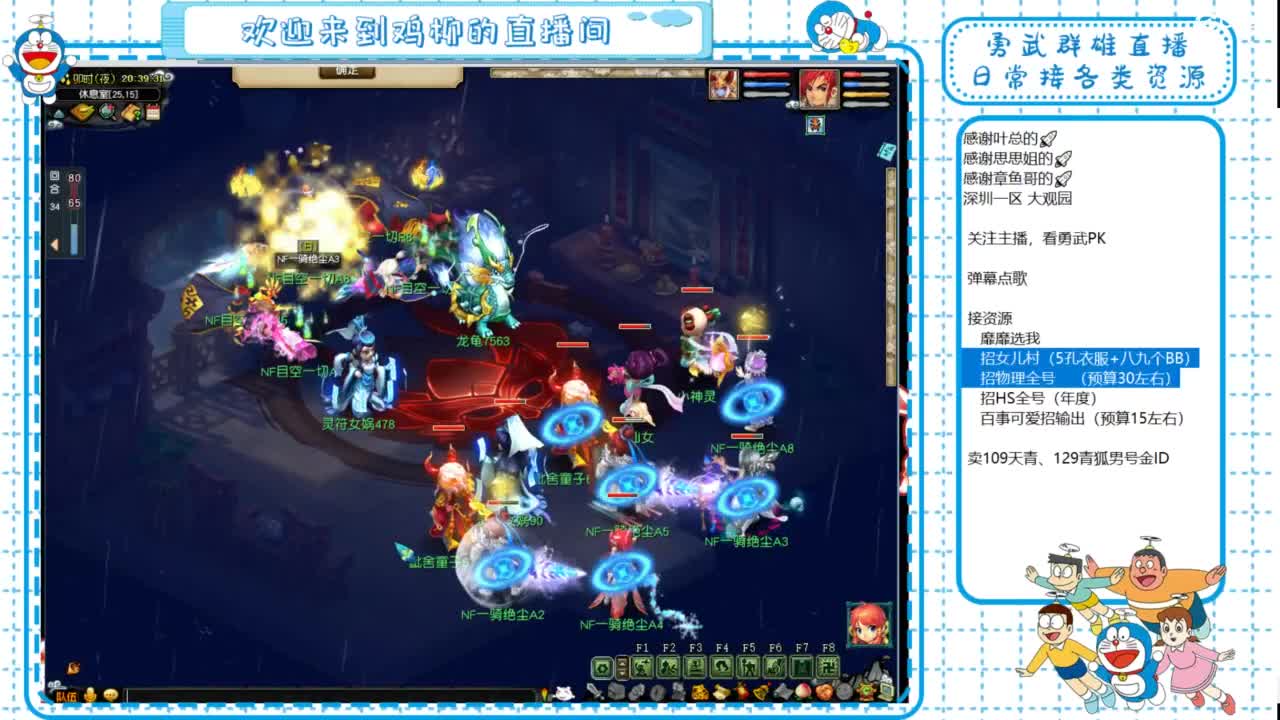The width and height of the screenshot is (1280, 720).
Task: Click the sword item icon in the item bar
Action: point(596,693)
